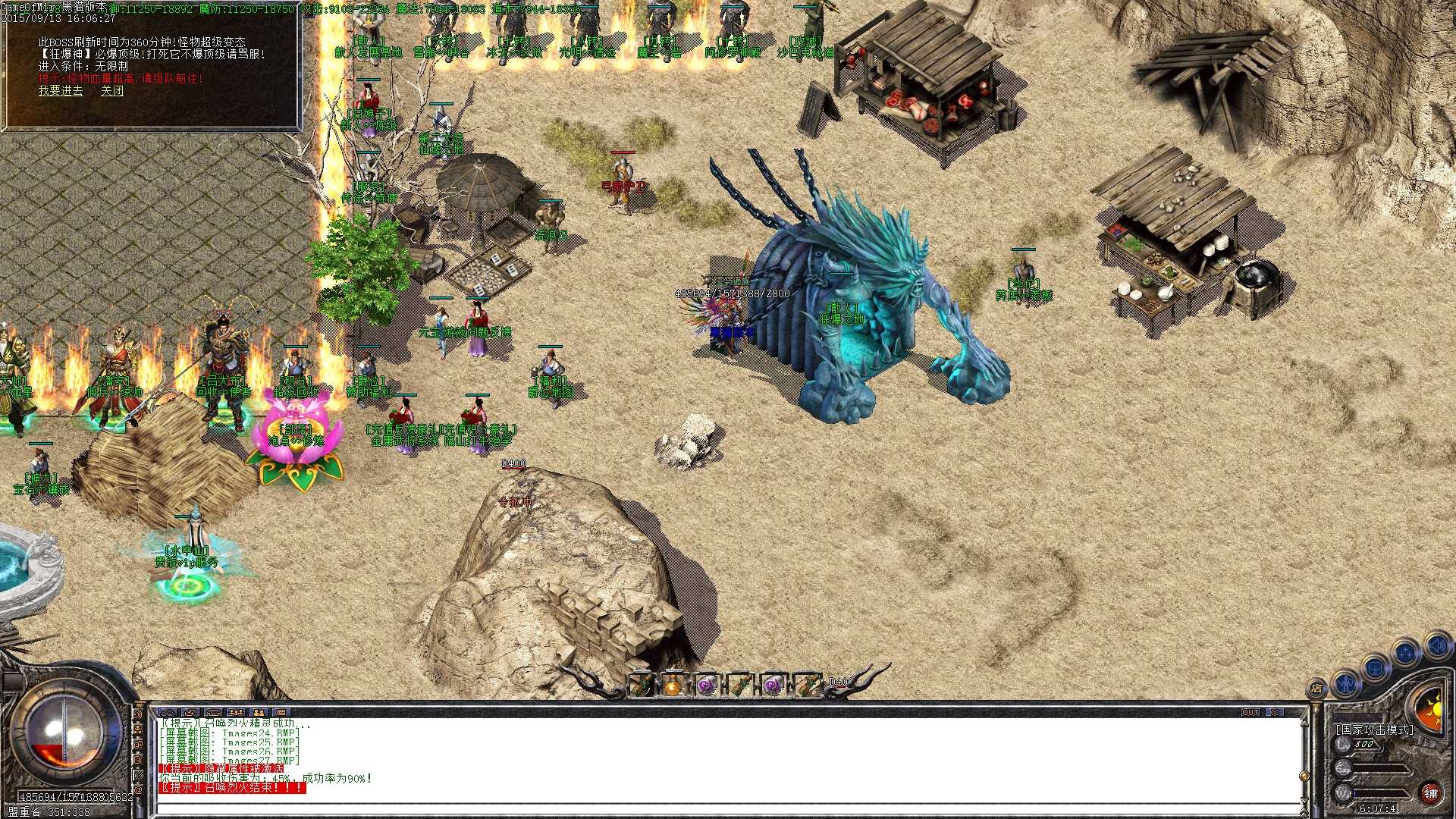The width and height of the screenshot is (1456, 819).
Task: Toggle the chat scroll-up arrows icon
Action: tap(168, 713)
